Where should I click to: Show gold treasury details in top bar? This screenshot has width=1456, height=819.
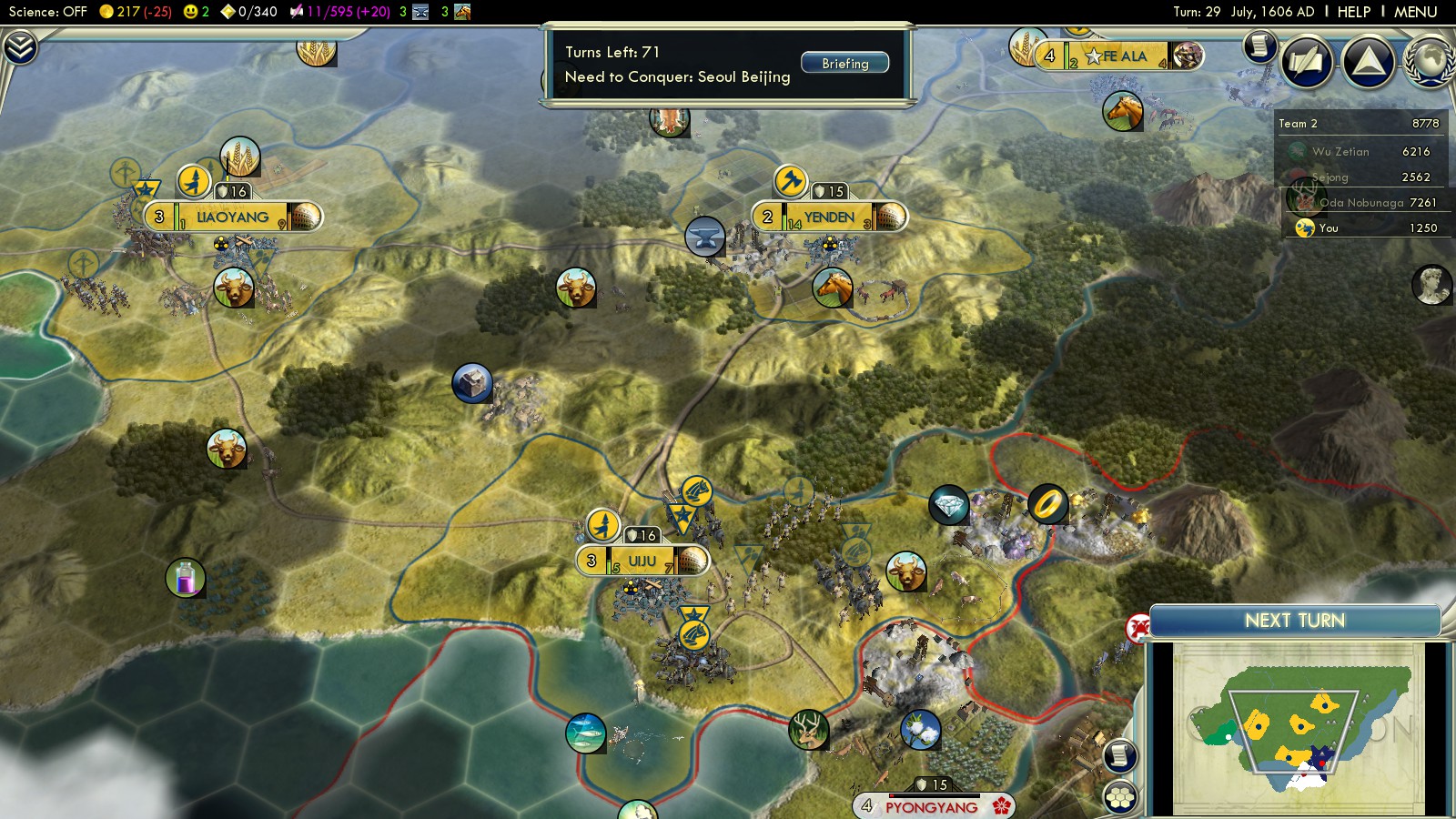(x=136, y=12)
